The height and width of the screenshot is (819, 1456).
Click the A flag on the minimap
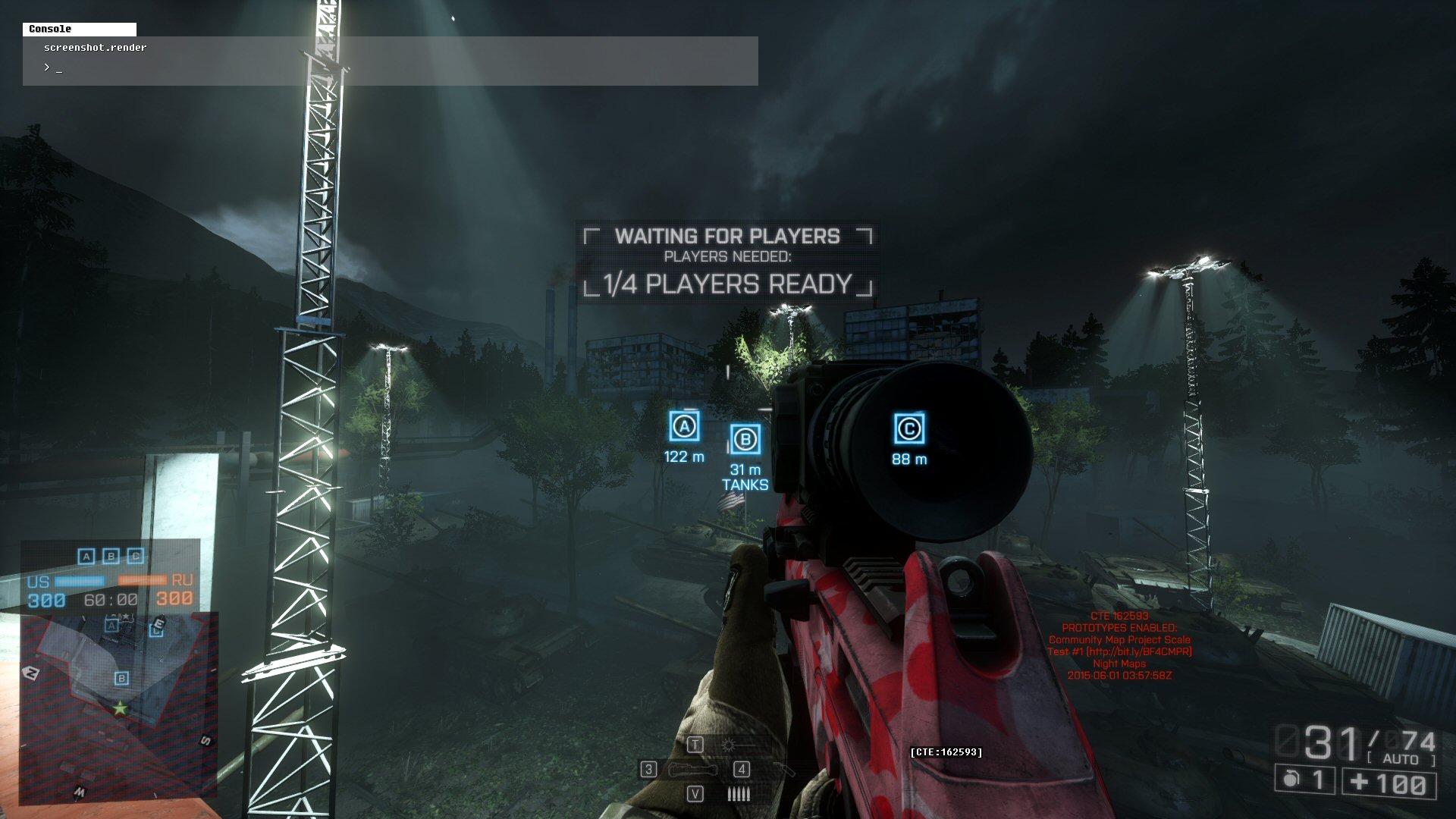coord(112,626)
